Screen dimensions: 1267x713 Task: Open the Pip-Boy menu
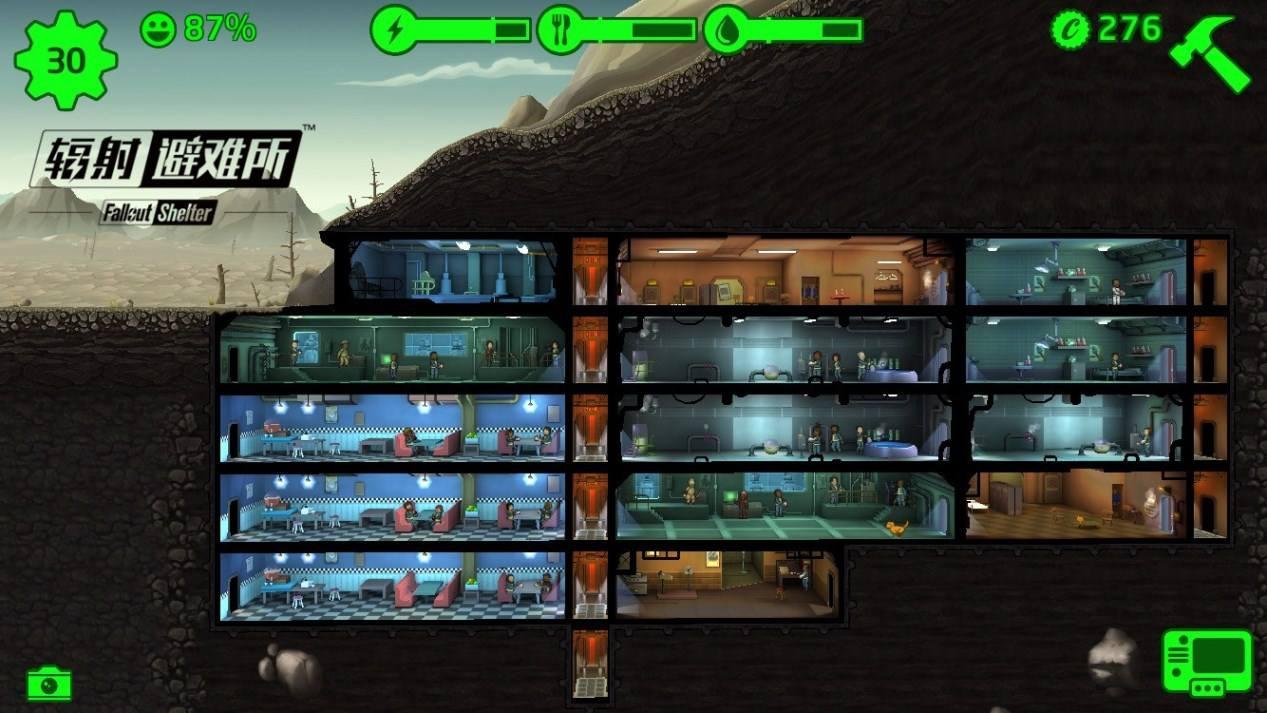pos(1207,663)
